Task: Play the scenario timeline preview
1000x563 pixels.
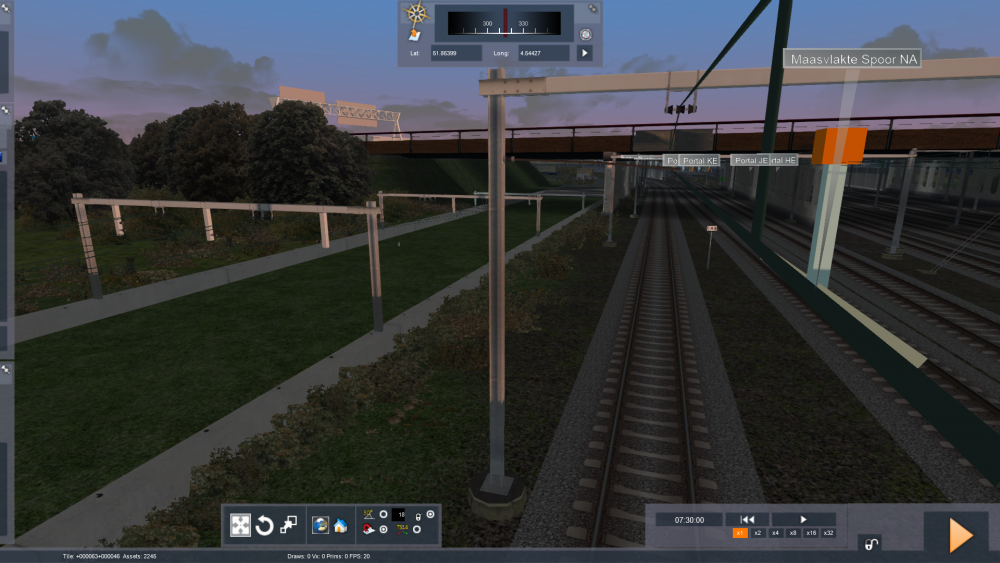Action: point(803,519)
